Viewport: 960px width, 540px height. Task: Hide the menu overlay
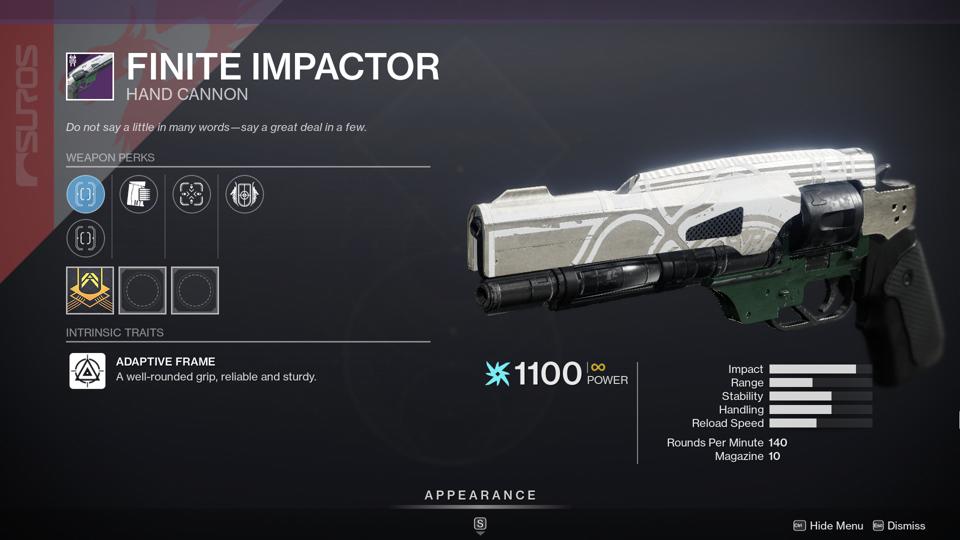pos(829,526)
